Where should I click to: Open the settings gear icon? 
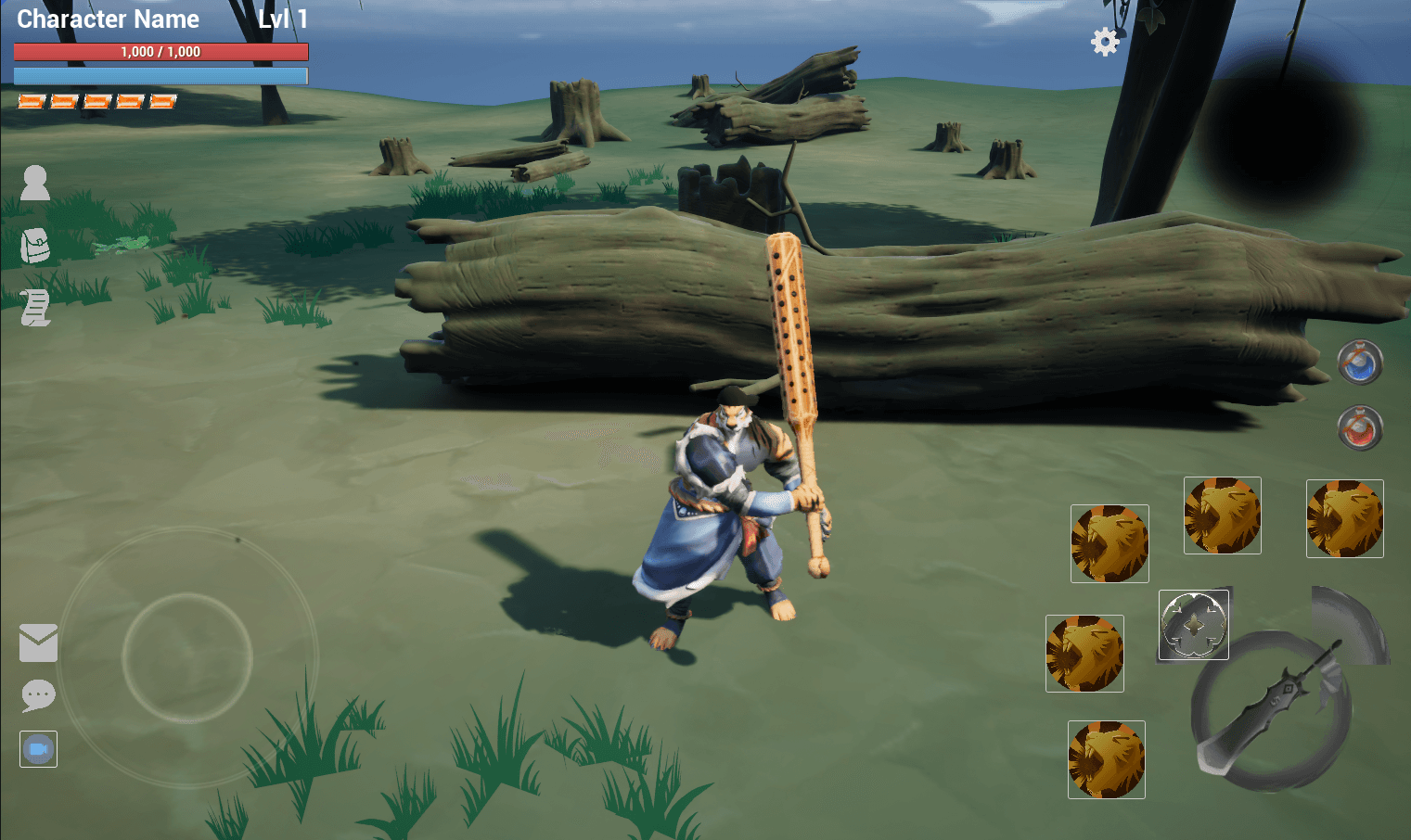pos(1104,42)
